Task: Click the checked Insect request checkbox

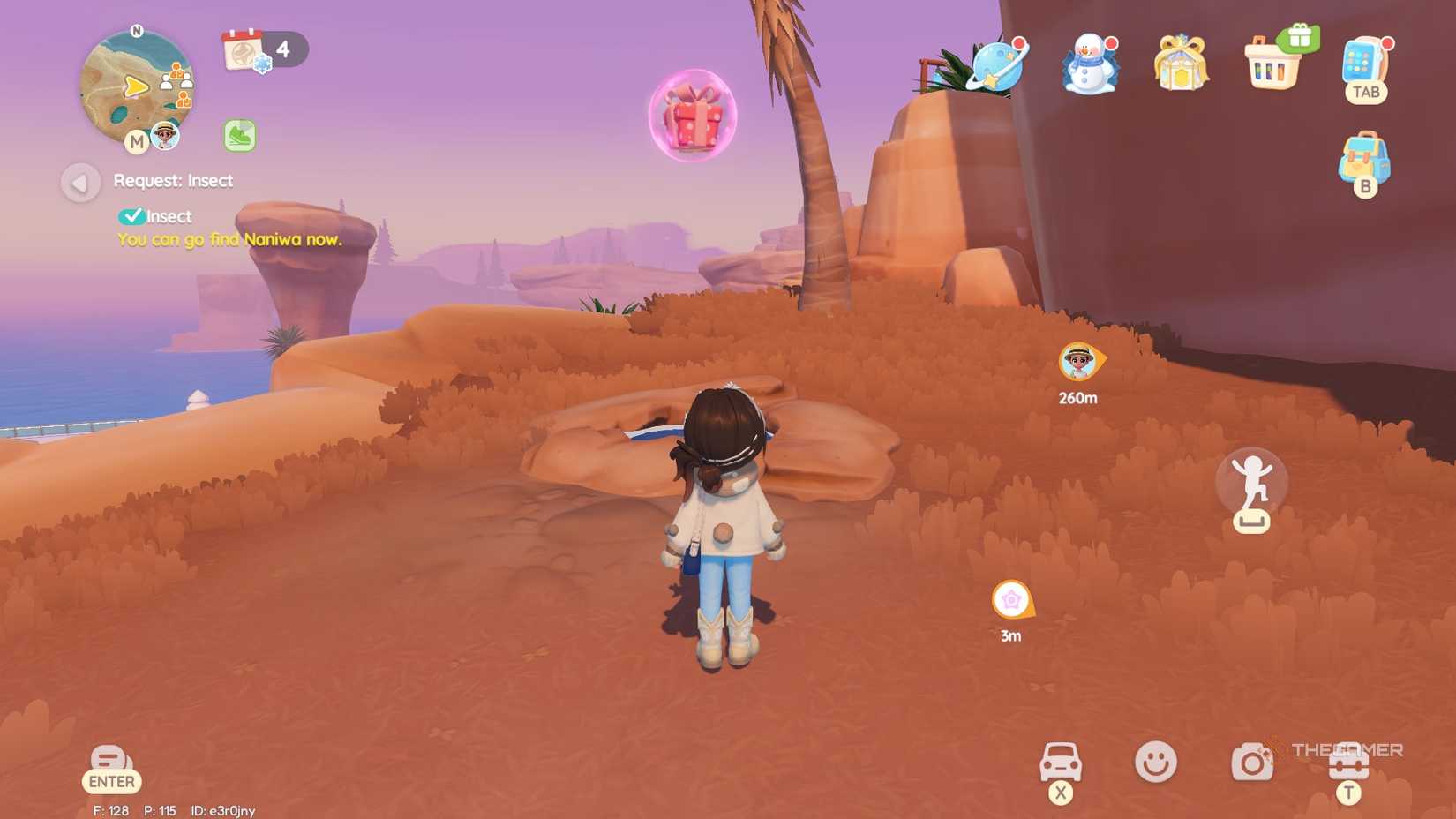Action: (134, 214)
